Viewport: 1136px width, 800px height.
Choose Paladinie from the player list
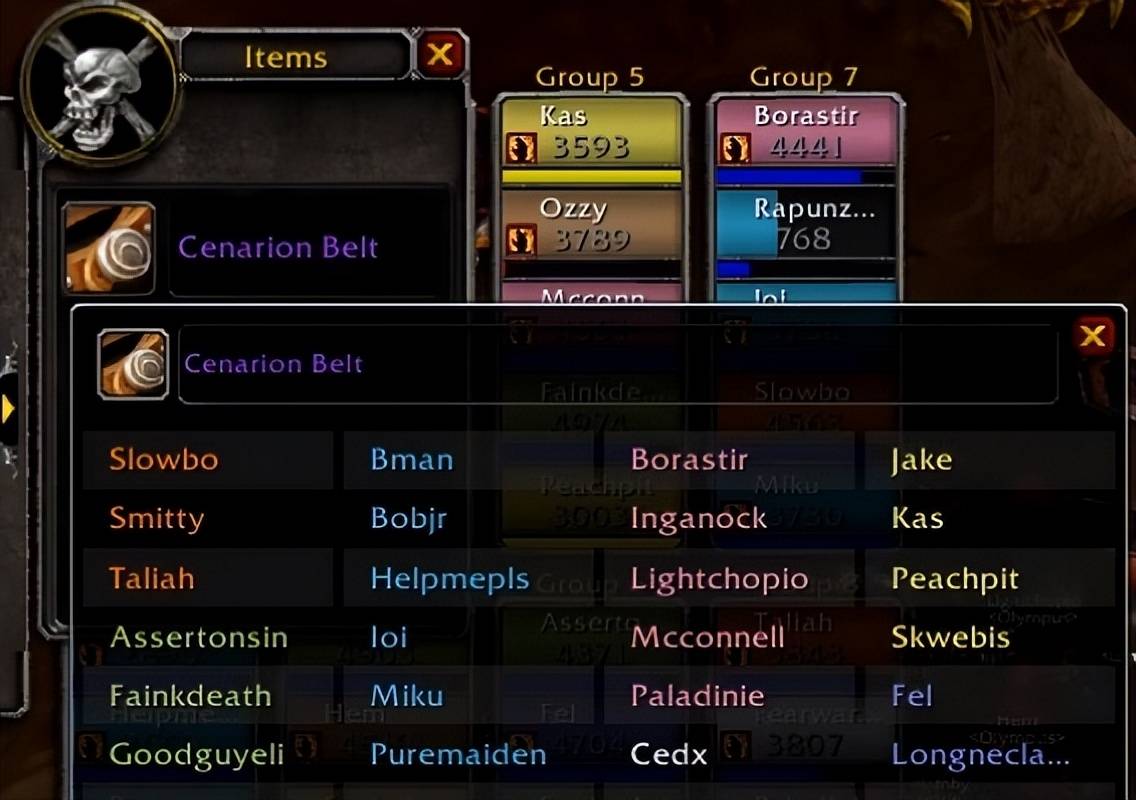pos(697,696)
